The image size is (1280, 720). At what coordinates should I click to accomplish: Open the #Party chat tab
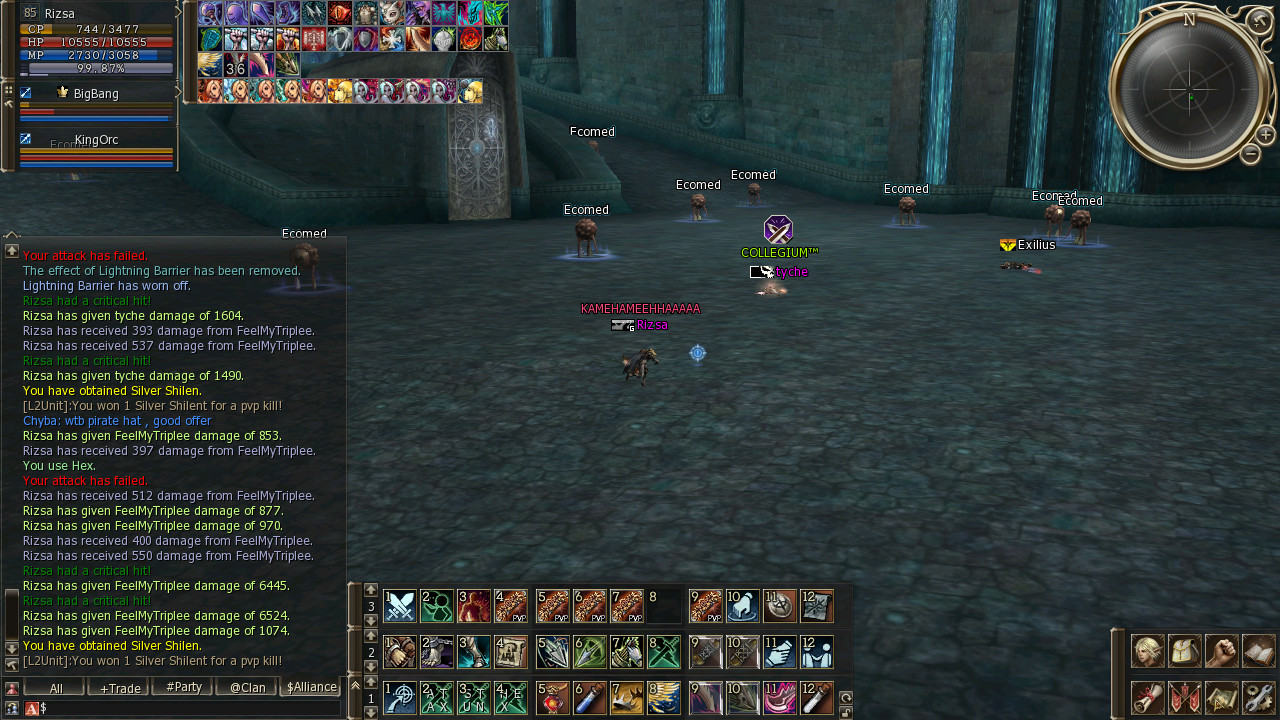point(183,688)
